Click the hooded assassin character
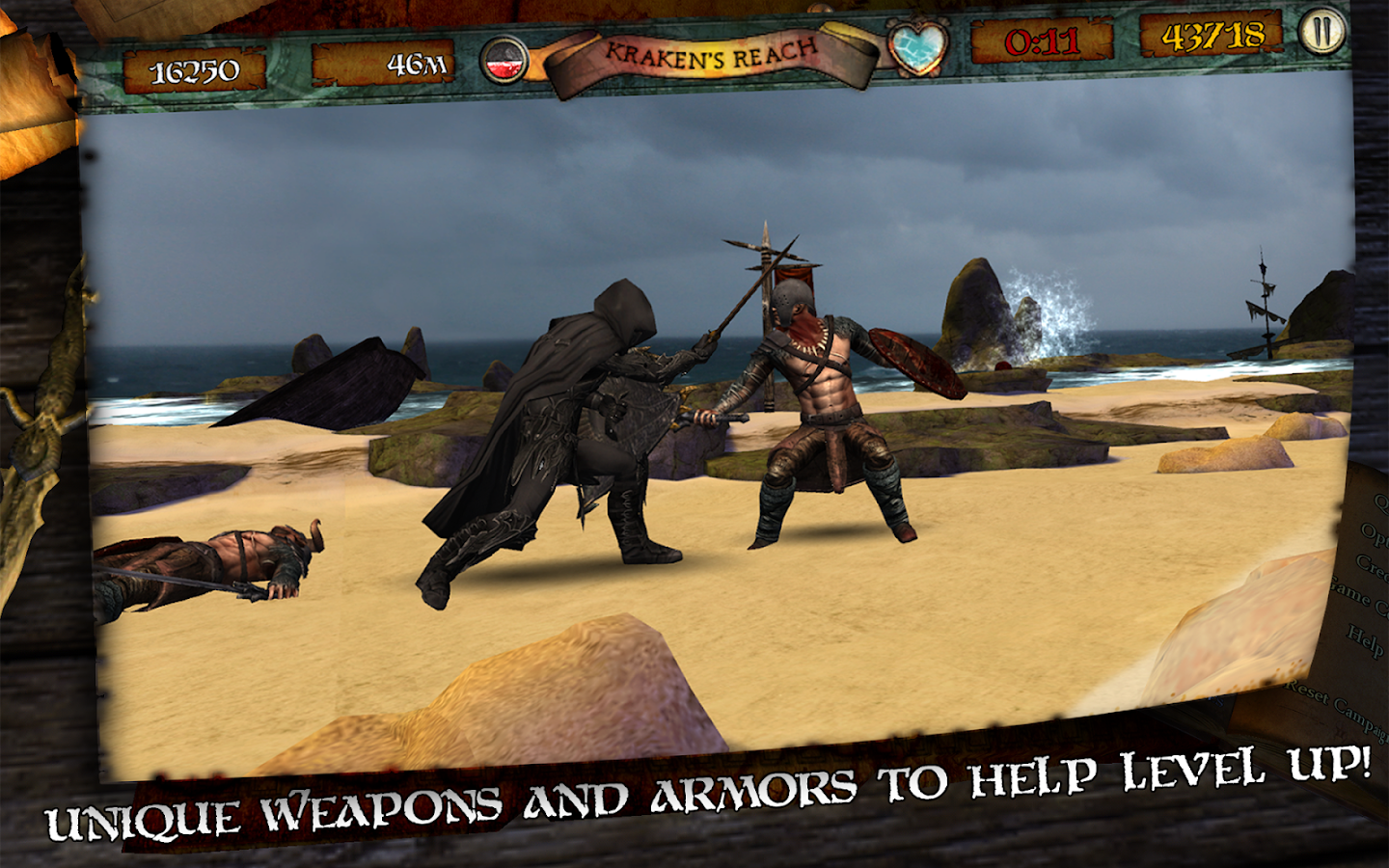Viewport: 1389px width, 868px height. point(579,415)
